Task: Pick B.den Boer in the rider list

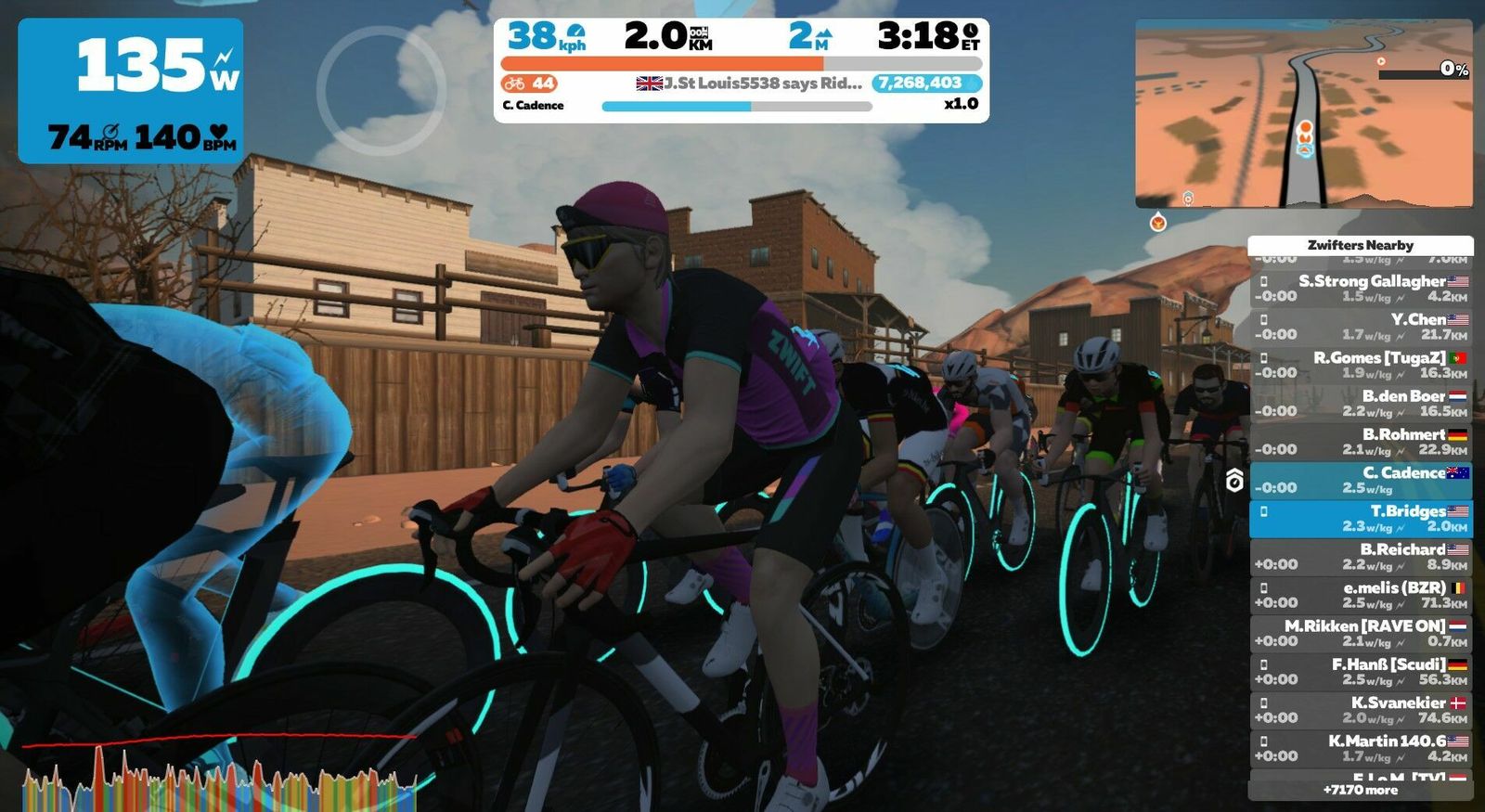Action: pyautogui.click(x=1360, y=403)
